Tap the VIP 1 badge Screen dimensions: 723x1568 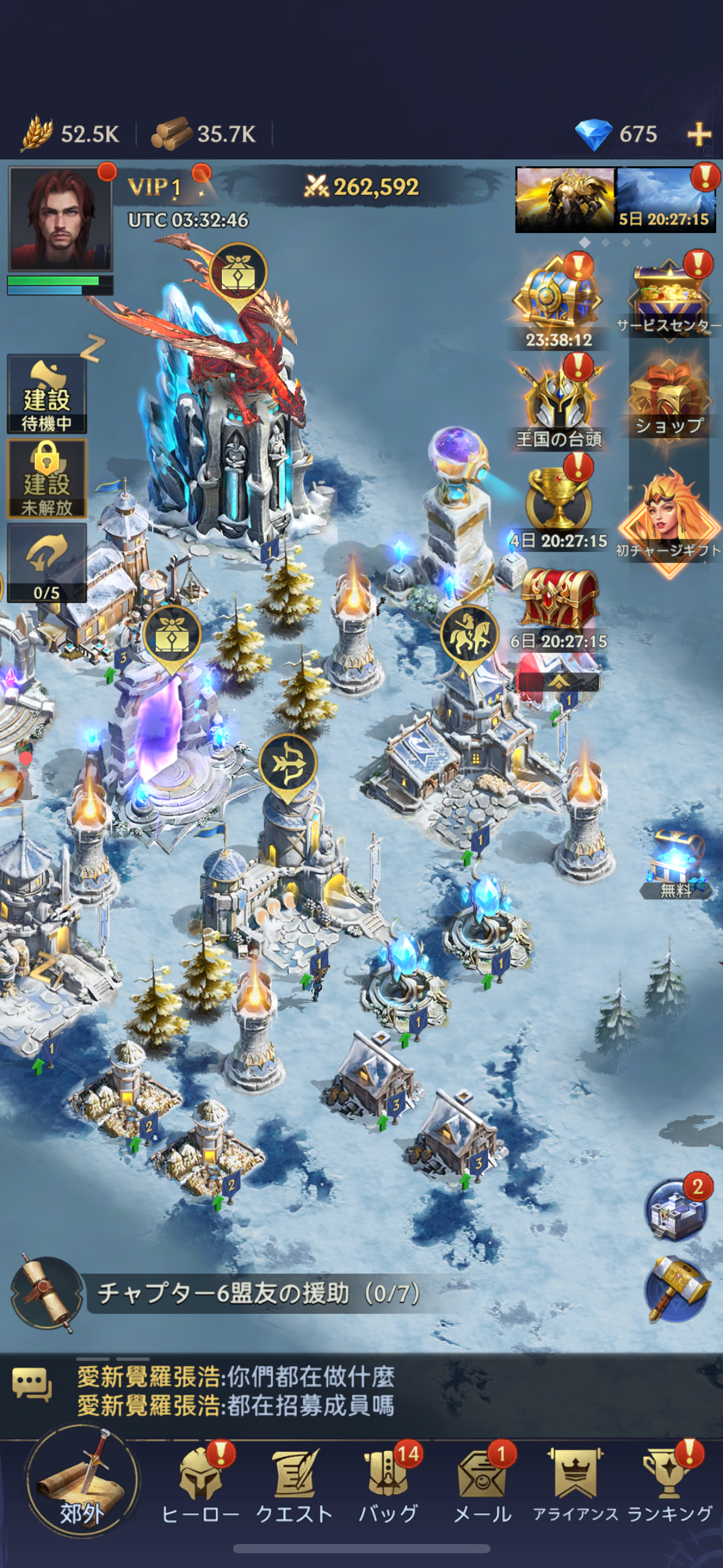(155, 186)
